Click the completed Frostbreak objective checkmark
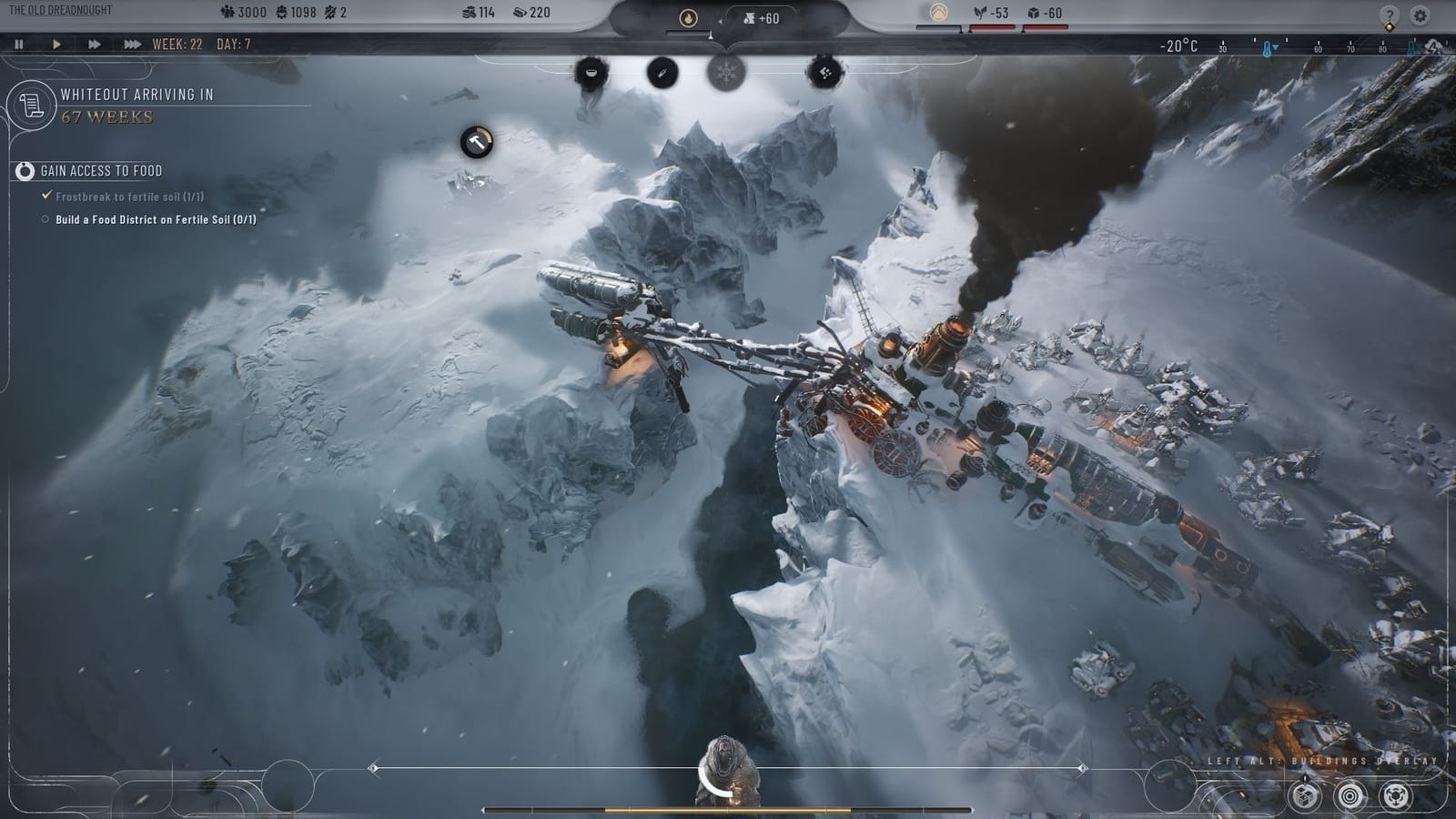 [x=45, y=195]
